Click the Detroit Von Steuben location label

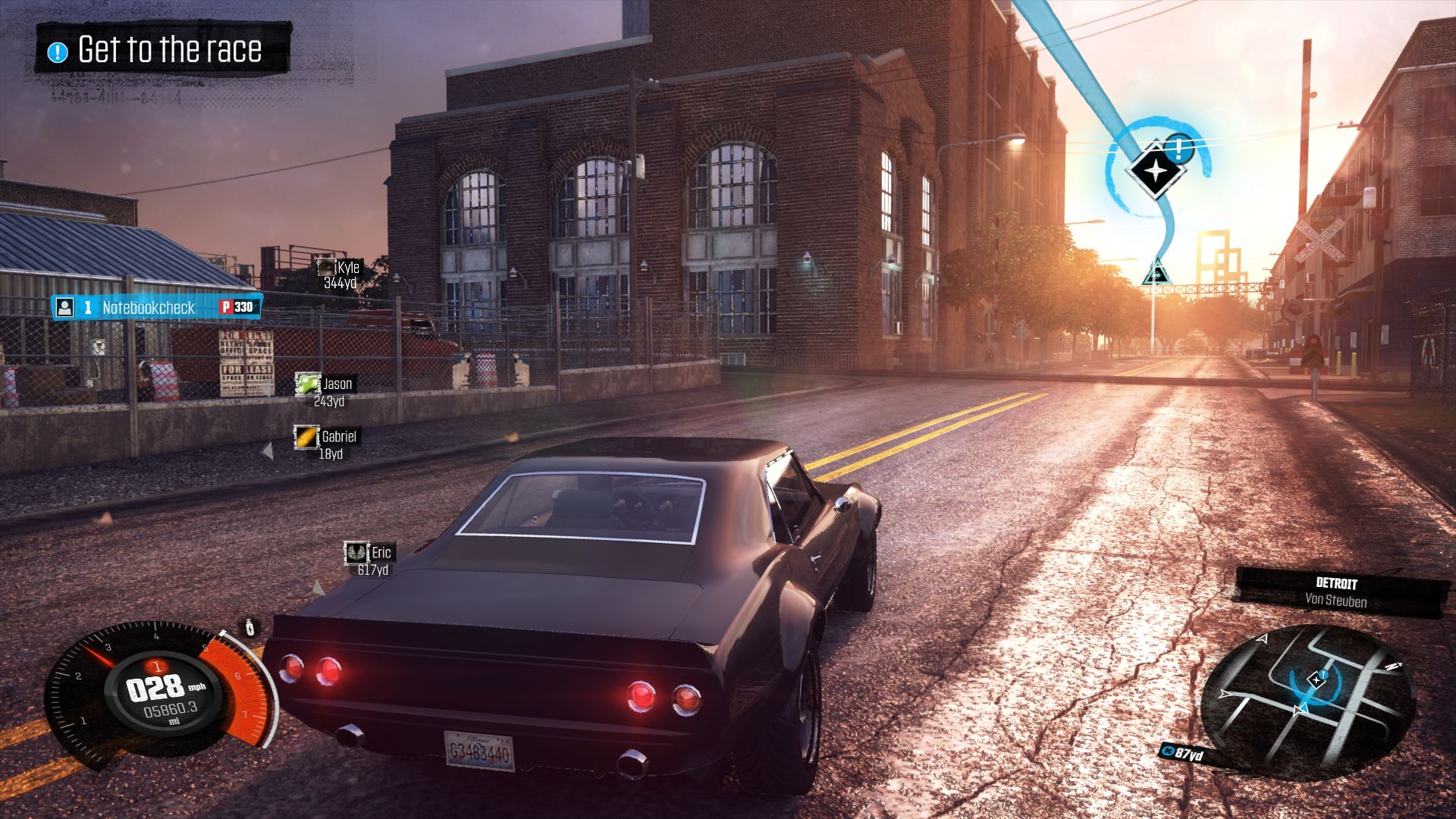click(x=1336, y=592)
